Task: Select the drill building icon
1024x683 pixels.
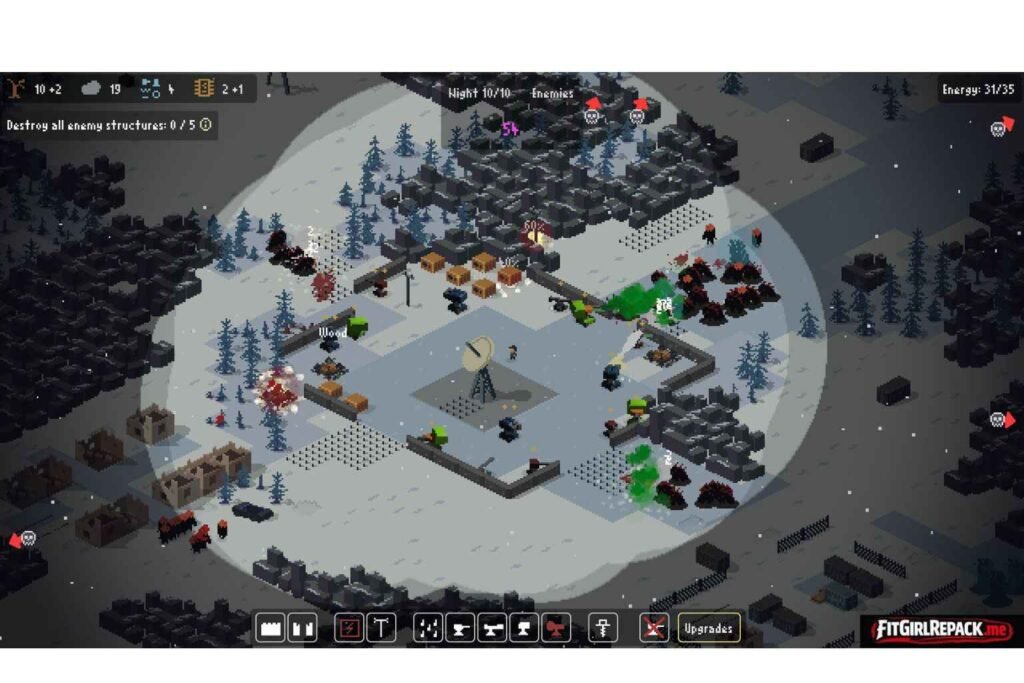Action: point(603,628)
